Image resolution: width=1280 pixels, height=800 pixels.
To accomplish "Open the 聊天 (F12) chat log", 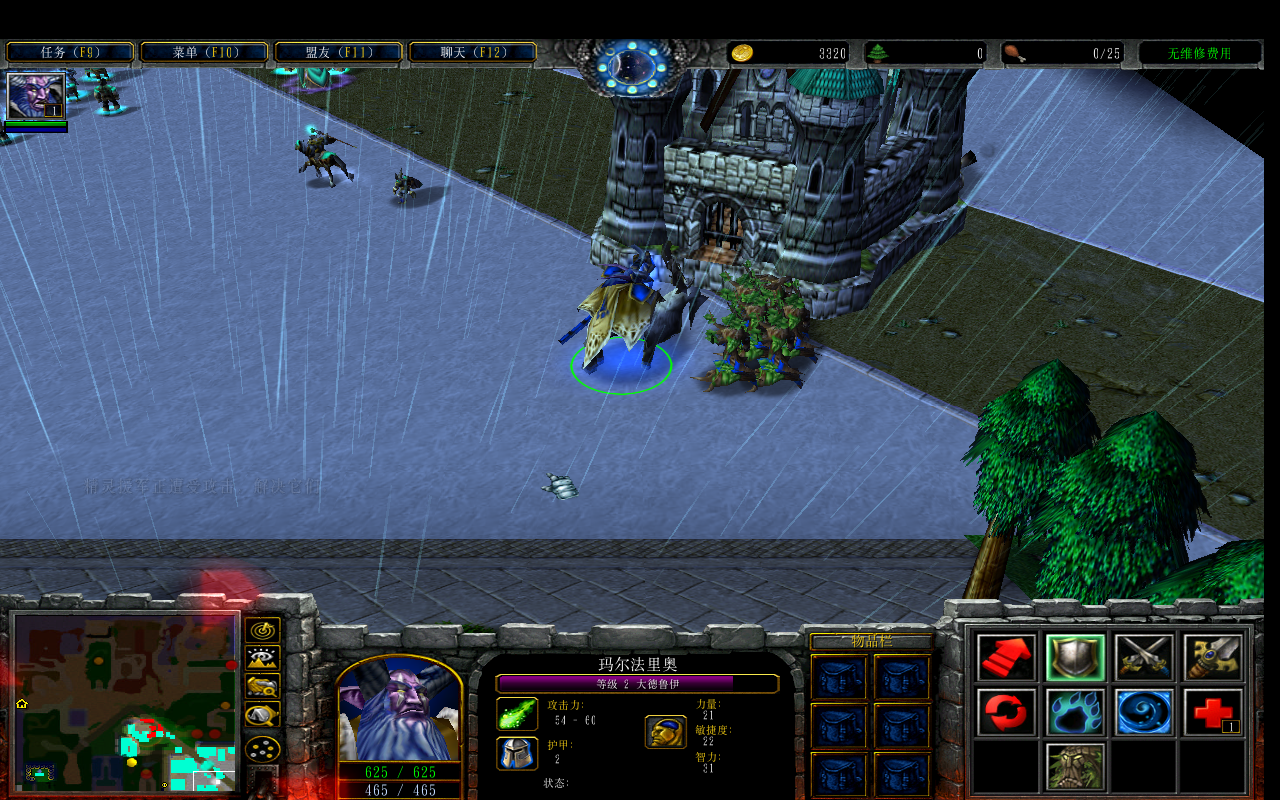I will [472, 52].
